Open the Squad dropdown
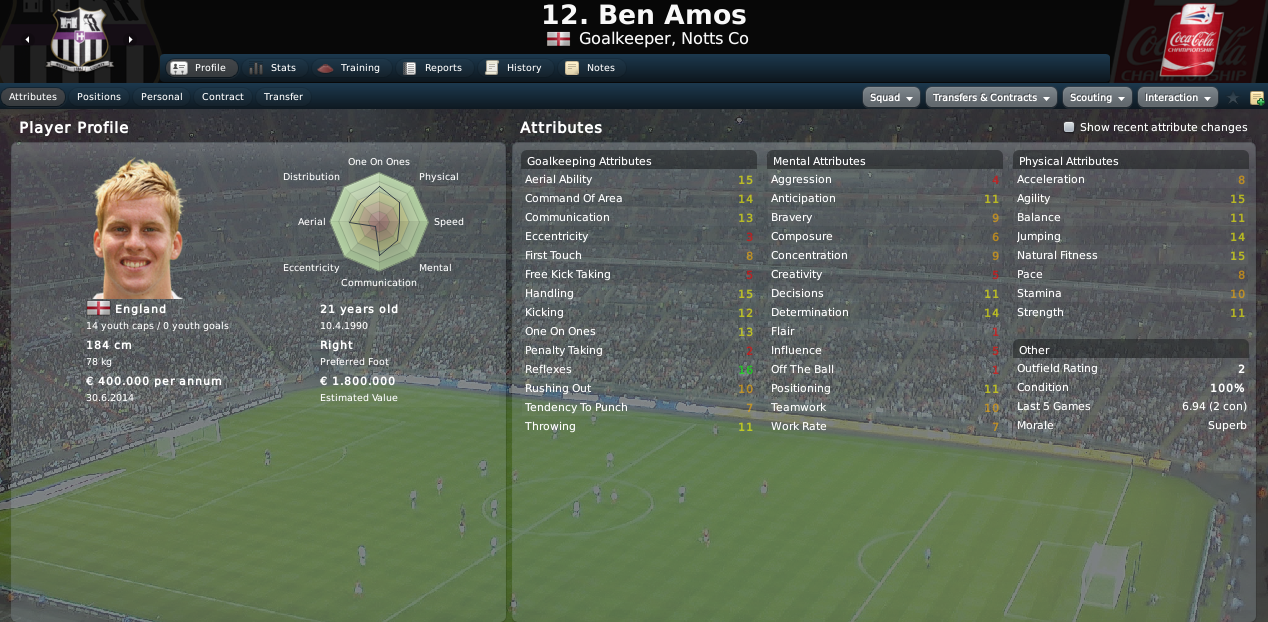1268x622 pixels. point(891,98)
